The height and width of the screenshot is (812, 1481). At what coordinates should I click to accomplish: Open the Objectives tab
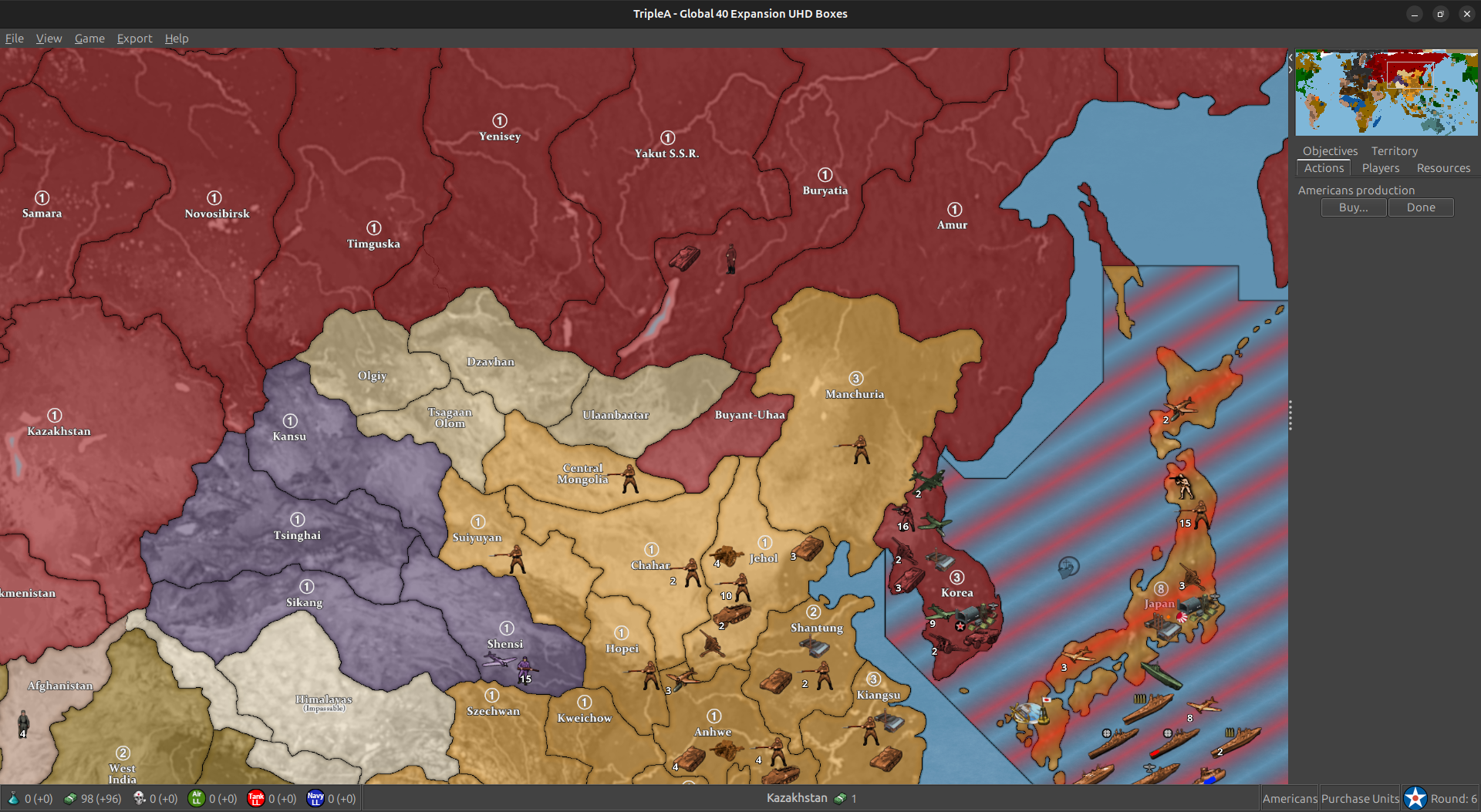1330,150
